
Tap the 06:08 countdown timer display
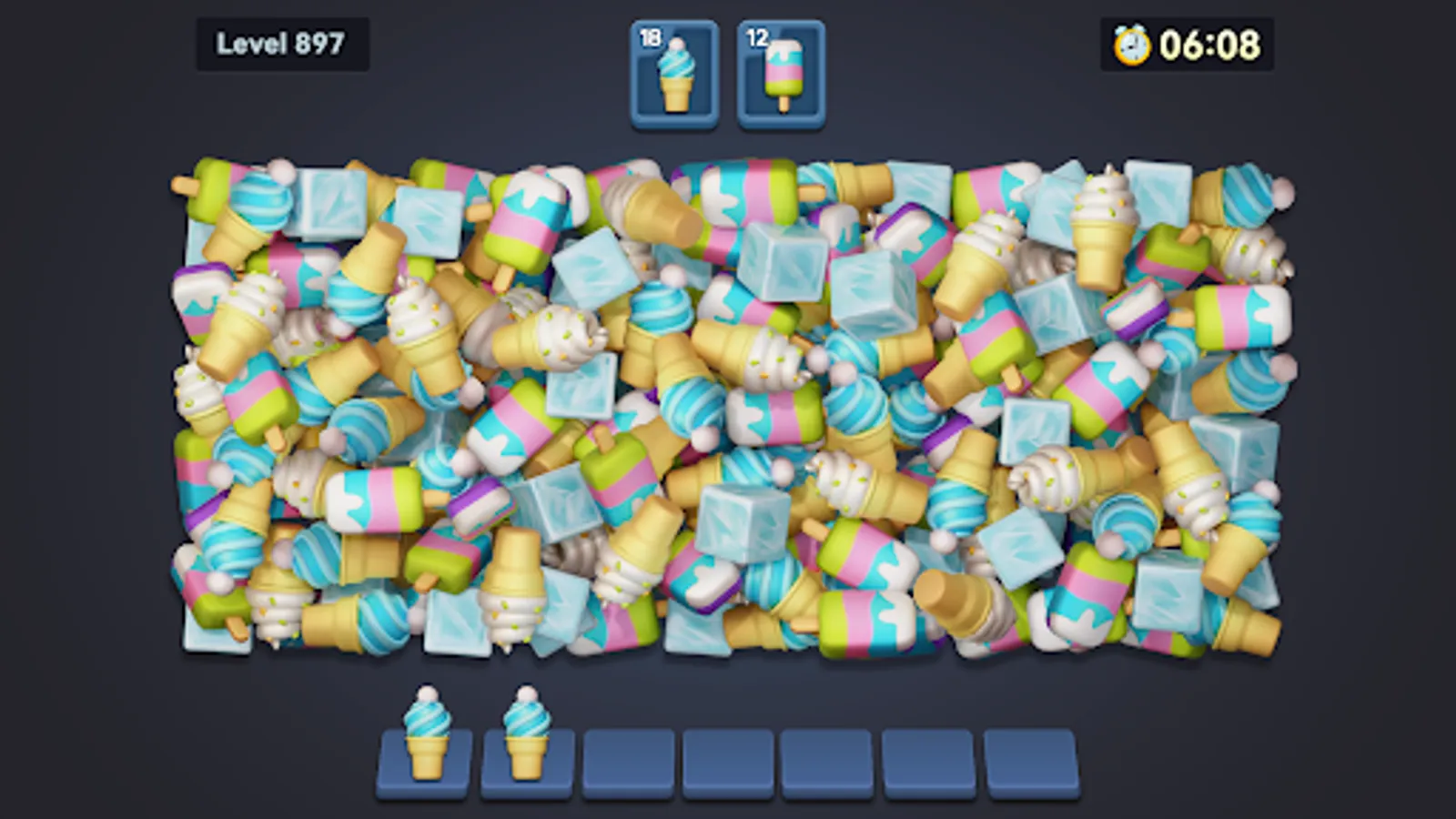click(x=1210, y=41)
